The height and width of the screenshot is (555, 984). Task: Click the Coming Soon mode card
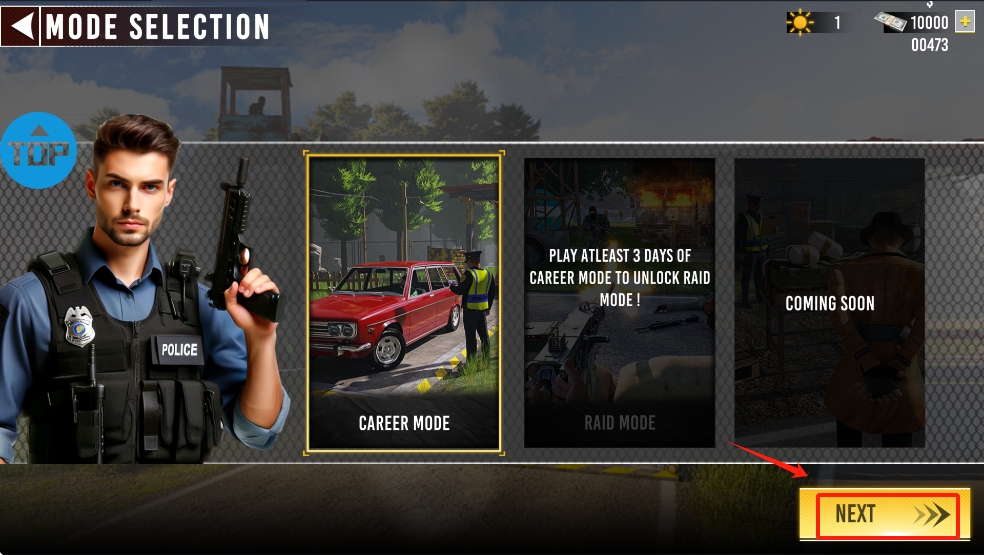click(x=829, y=302)
